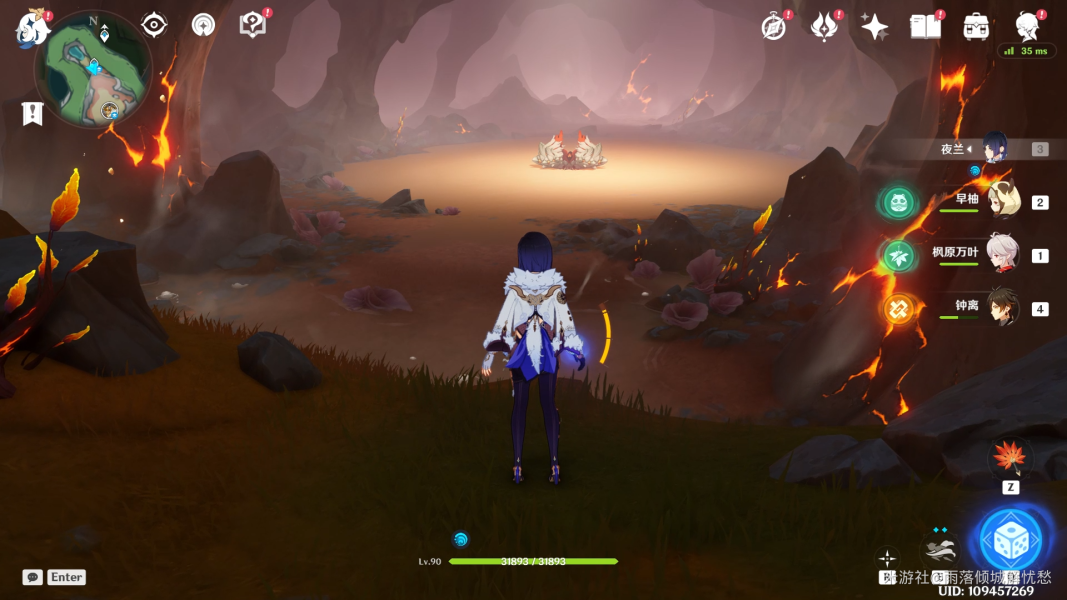Toggle the eye-shaped elemental sight icon
This screenshot has height=600, width=1067.
pos(154,25)
